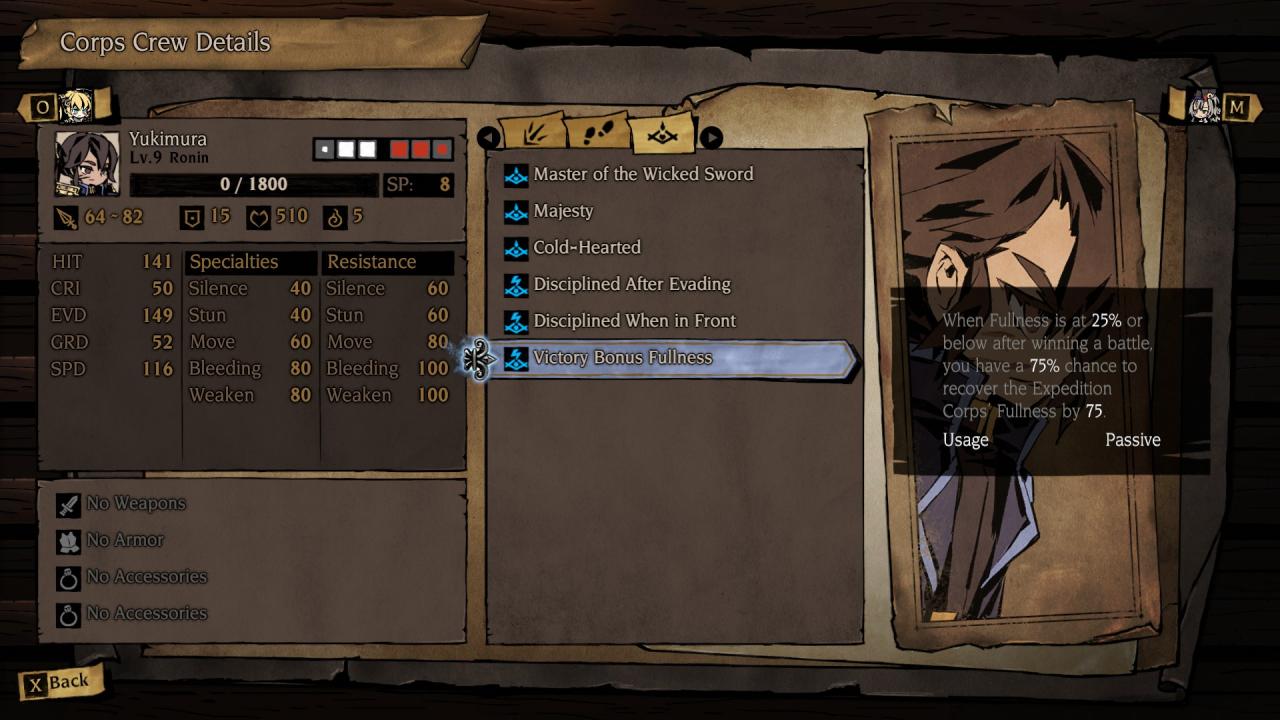Select Disciplined When in Front skill

tap(634, 321)
